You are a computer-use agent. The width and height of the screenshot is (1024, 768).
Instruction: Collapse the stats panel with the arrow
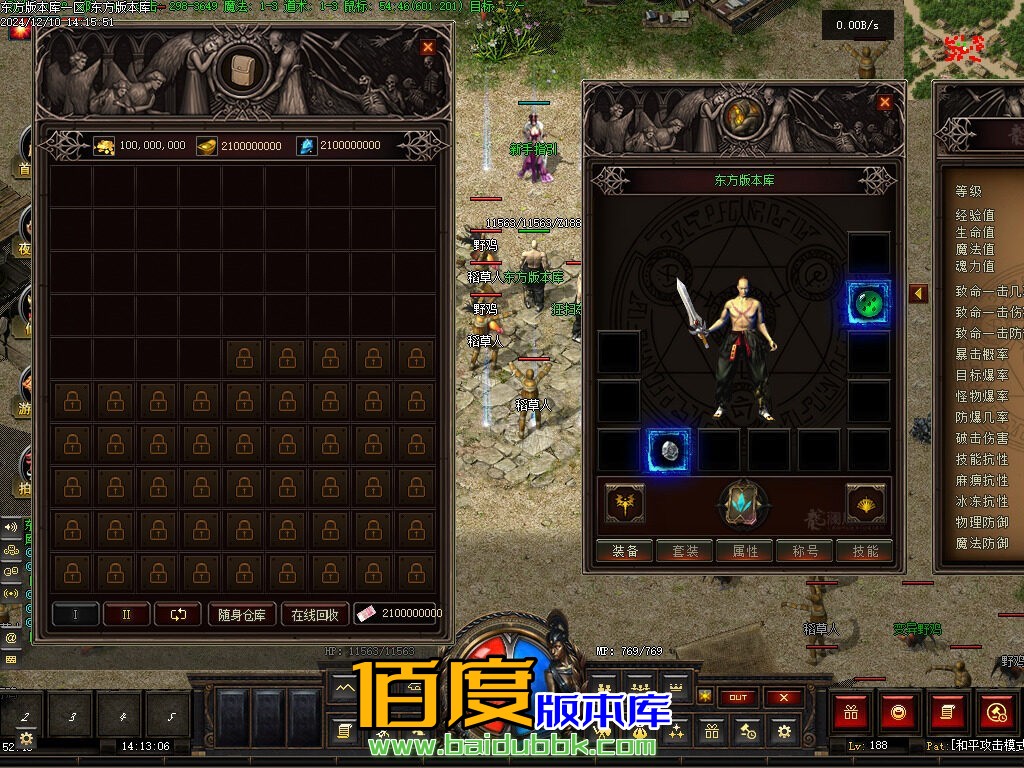tap(918, 293)
